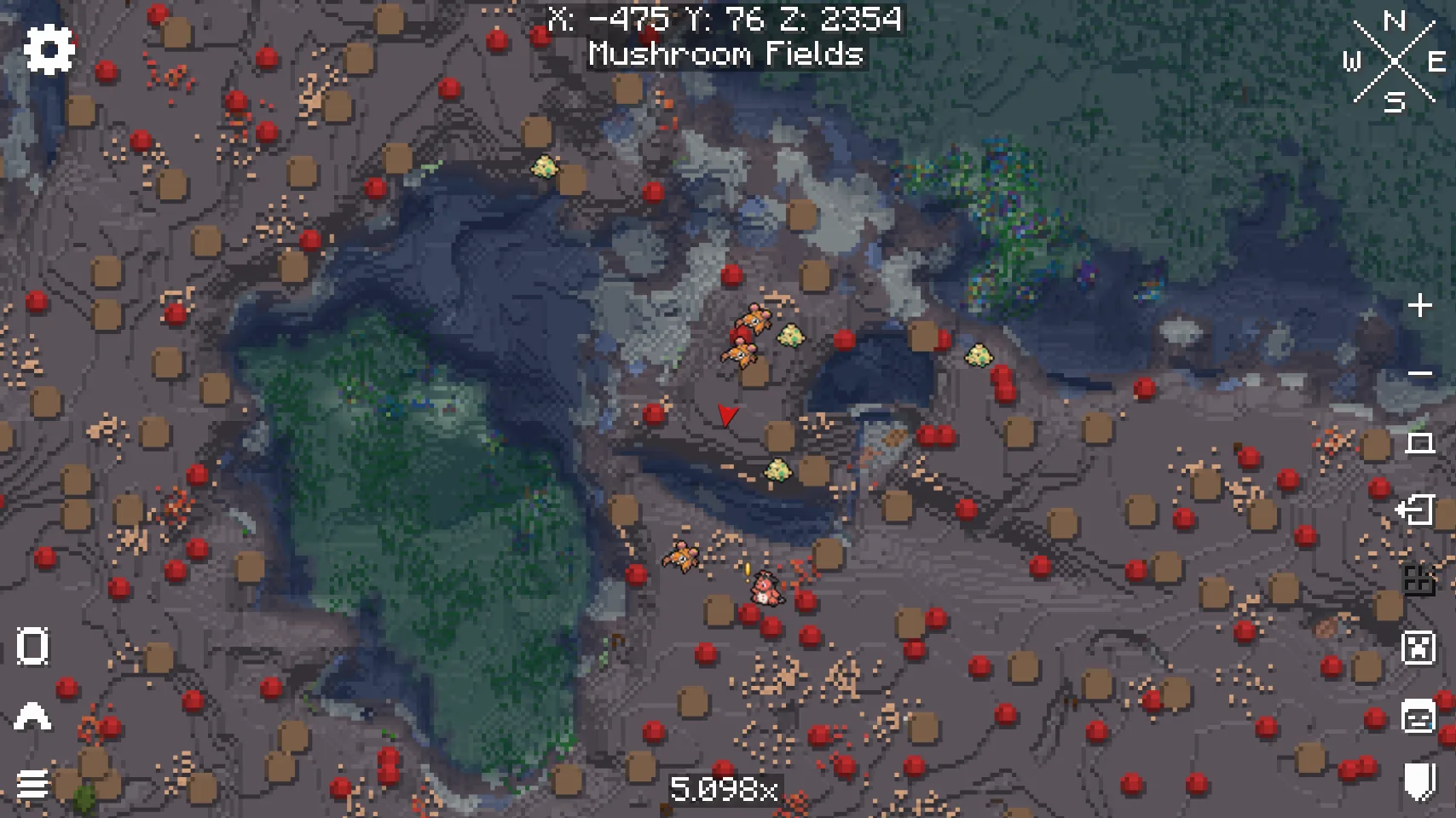The image size is (1456, 818).
Task: Click the 5.098x zoom level indicator
Action: click(x=727, y=789)
